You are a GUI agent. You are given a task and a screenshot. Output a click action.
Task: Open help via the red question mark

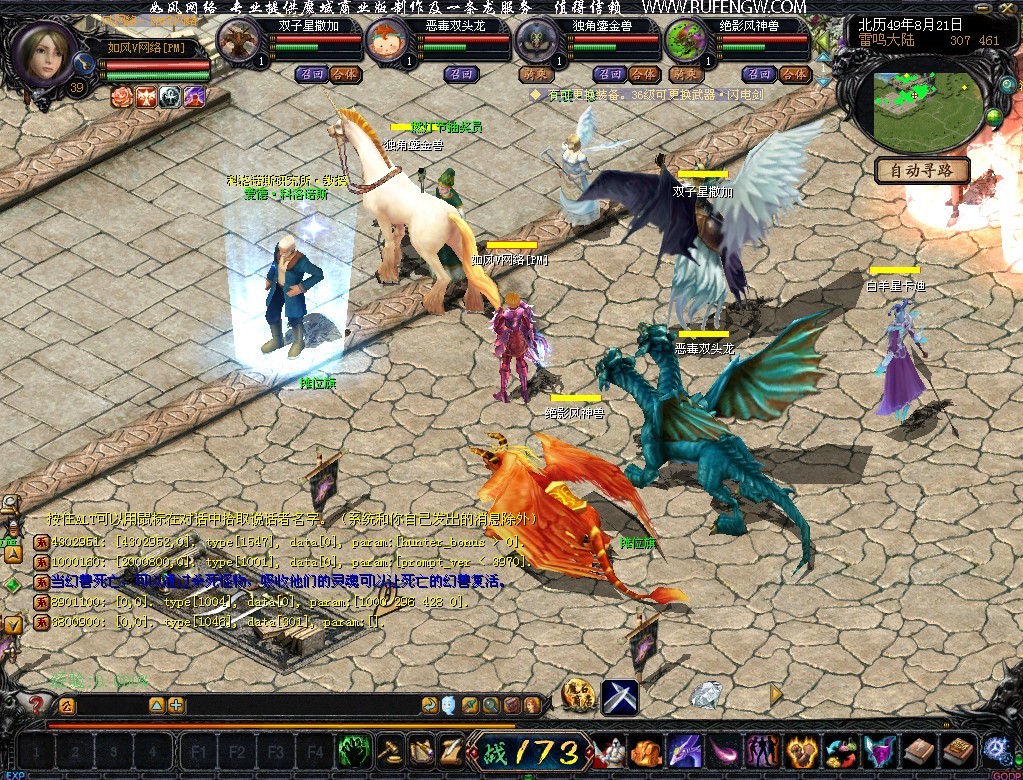pyautogui.click(x=37, y=705)
